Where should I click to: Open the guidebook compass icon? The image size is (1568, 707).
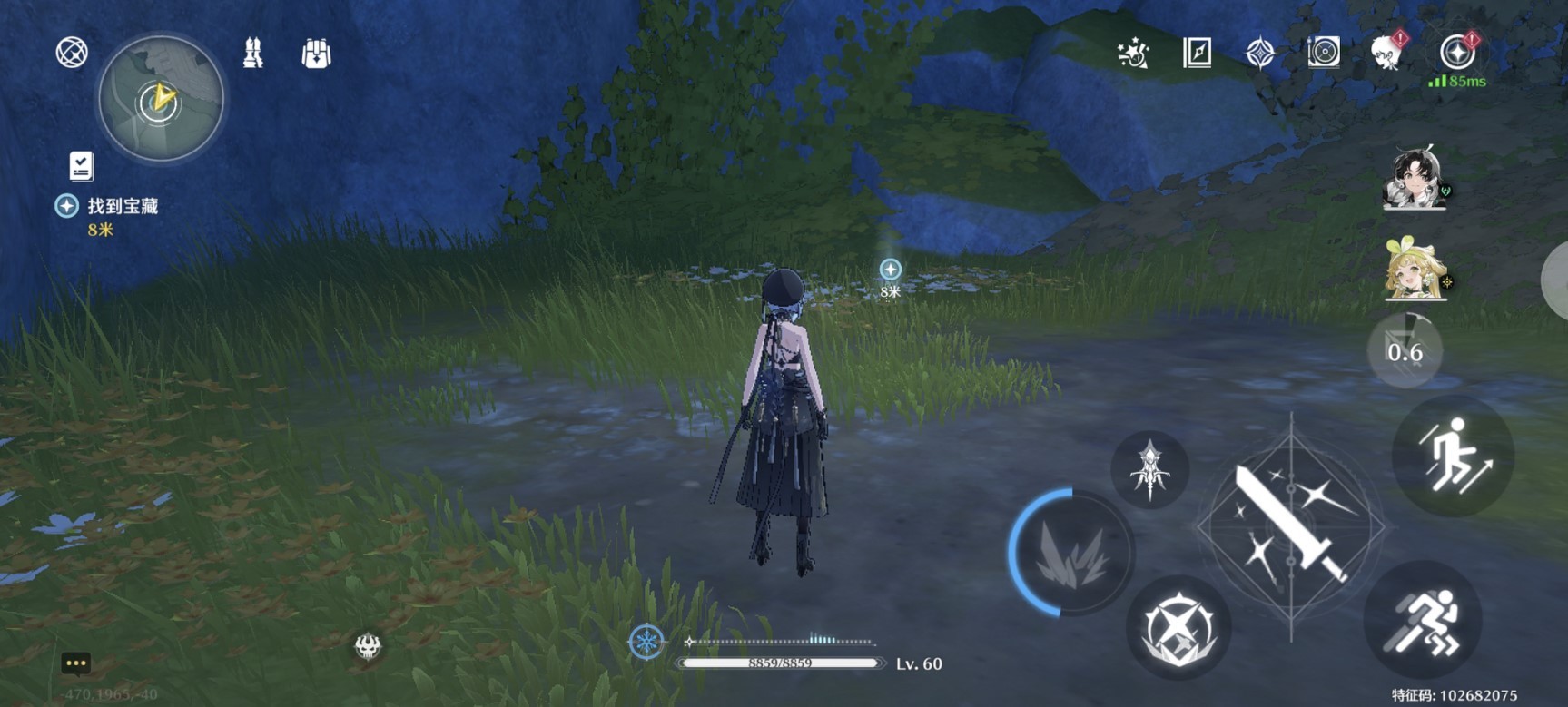1197,54
